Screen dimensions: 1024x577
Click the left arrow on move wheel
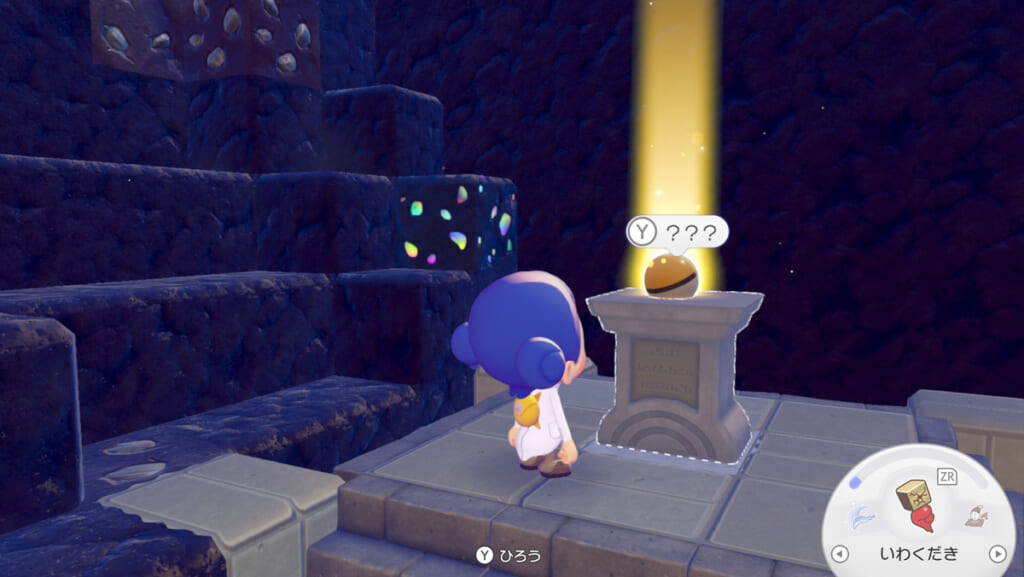click(x=840, y=553)
